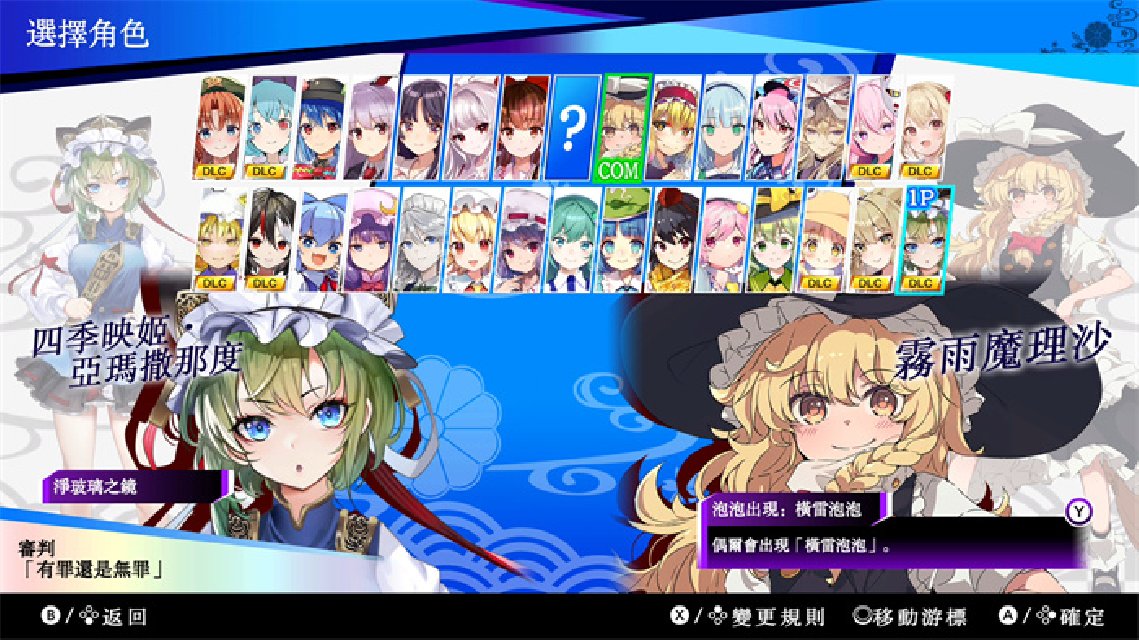1139x640 pixels.
Task: Select Remilia's portrait with pink mob cap
Action: coord(523,240)
